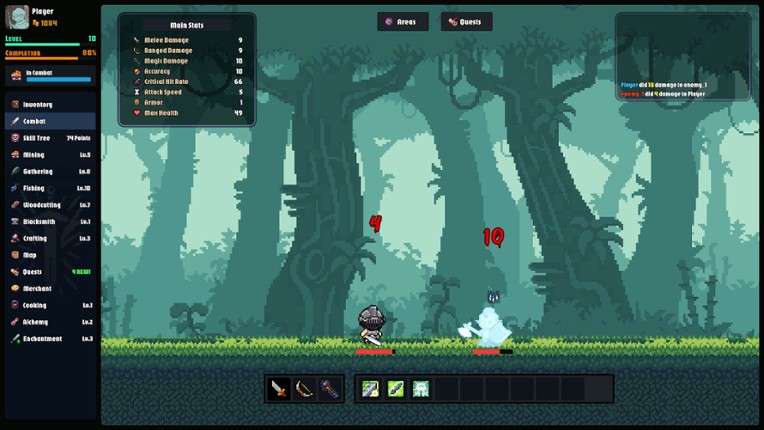This screenshot has width=764, height=430.
Task: Visit the Merchant
Action: (38, 288)
